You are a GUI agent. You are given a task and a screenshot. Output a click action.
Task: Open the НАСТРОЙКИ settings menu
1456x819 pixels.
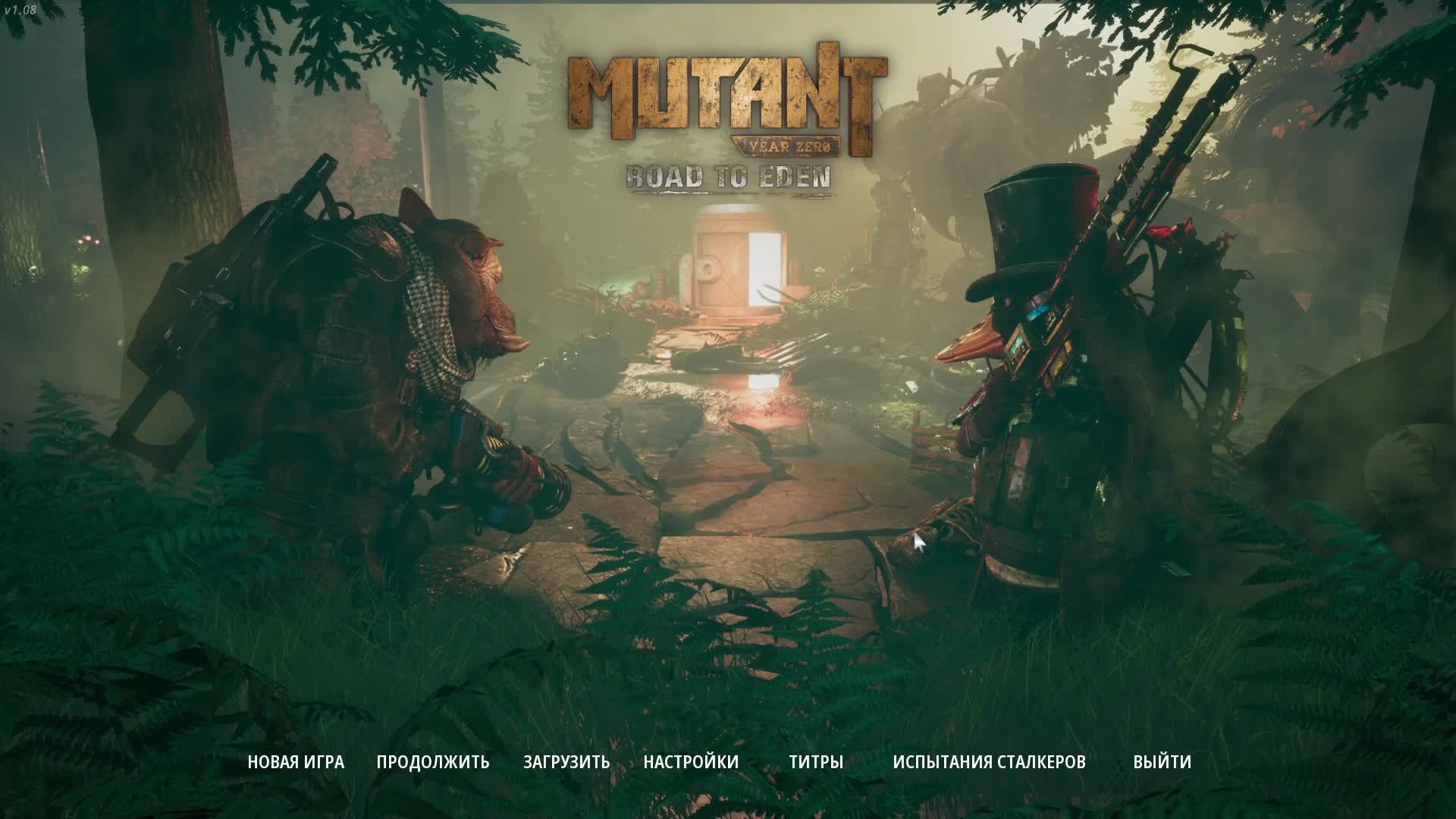click(x=690, y=761)
